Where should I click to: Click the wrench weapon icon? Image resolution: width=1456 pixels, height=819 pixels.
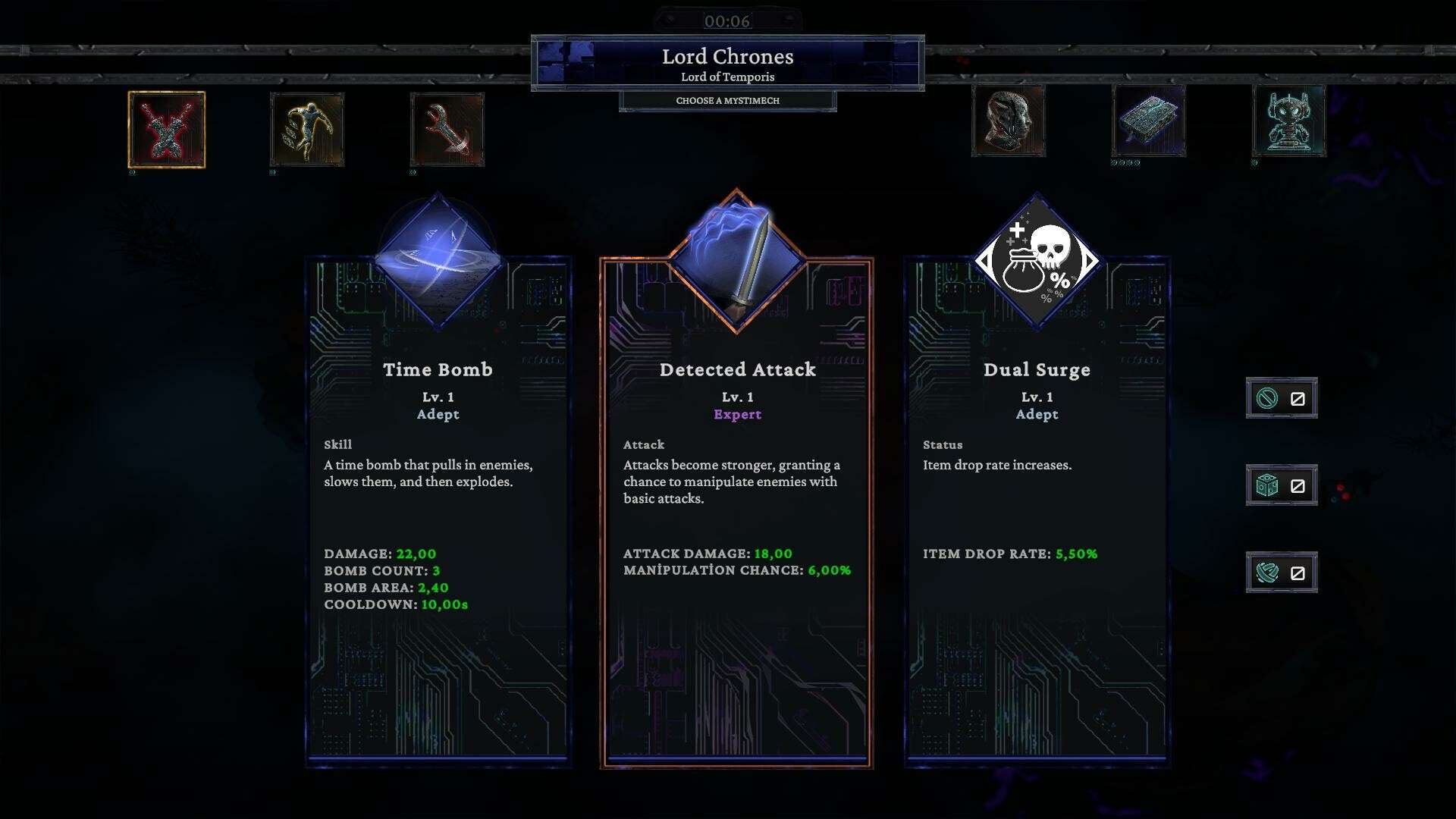point(447,130)
